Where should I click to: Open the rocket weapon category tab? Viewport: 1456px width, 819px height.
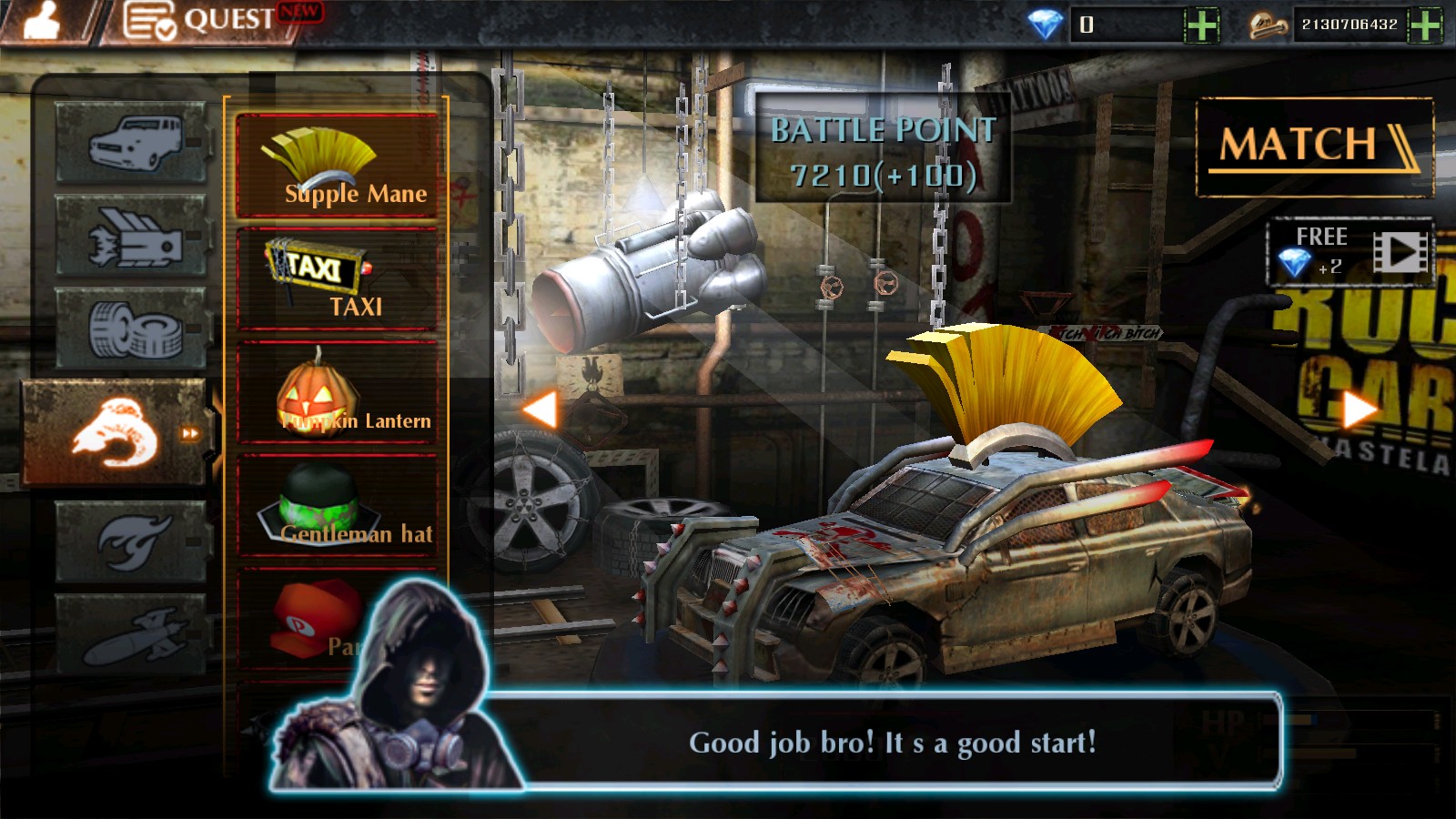[132, 635]
